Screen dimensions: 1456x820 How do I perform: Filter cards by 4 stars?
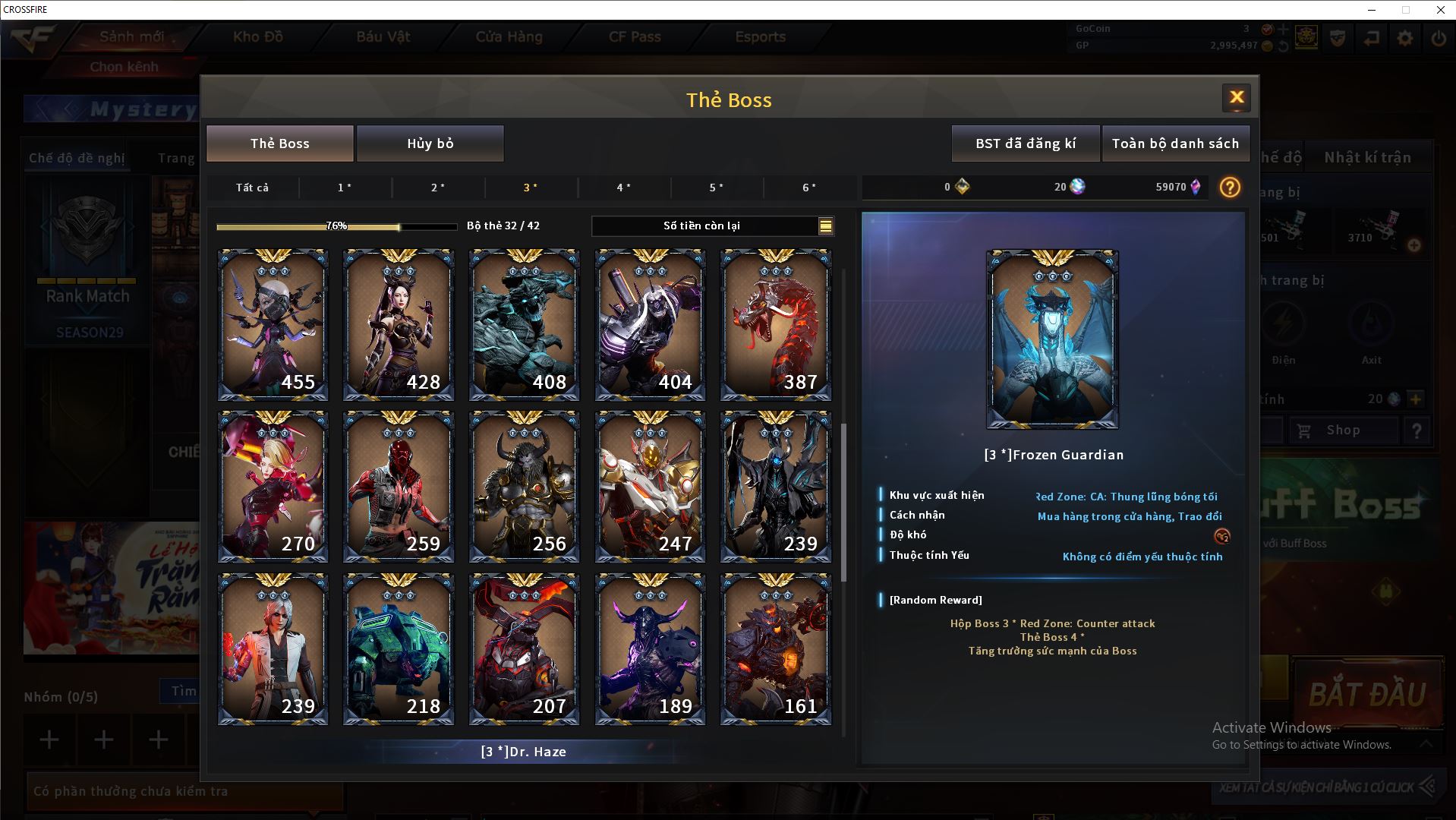[623, 188]
